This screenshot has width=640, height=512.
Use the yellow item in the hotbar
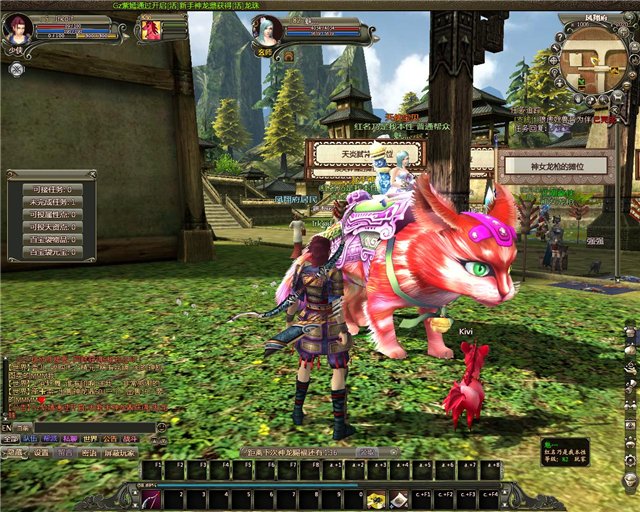tap(376, 497)
